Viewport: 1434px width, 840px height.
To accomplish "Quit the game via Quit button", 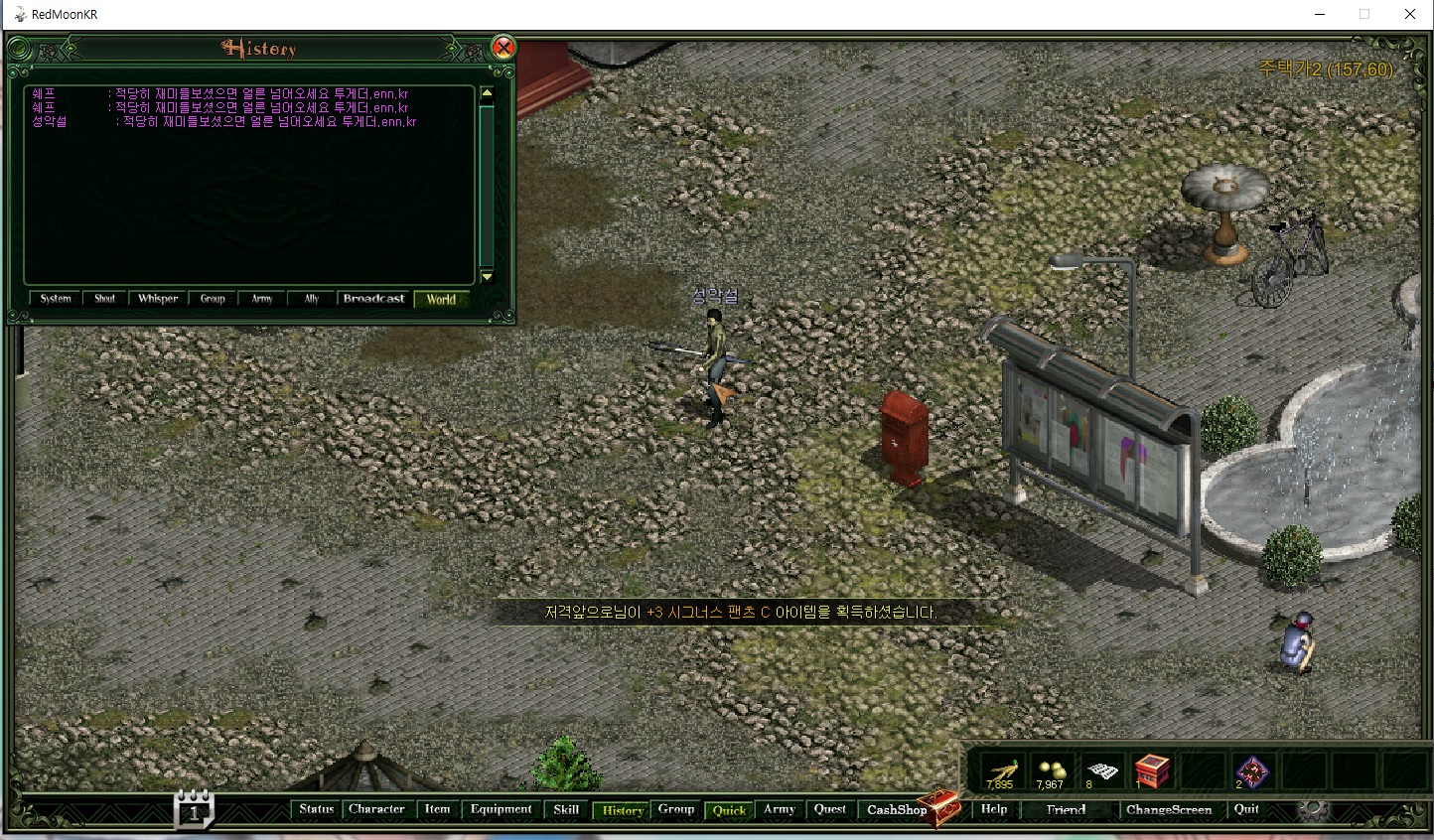I will tap(1246, 809).
